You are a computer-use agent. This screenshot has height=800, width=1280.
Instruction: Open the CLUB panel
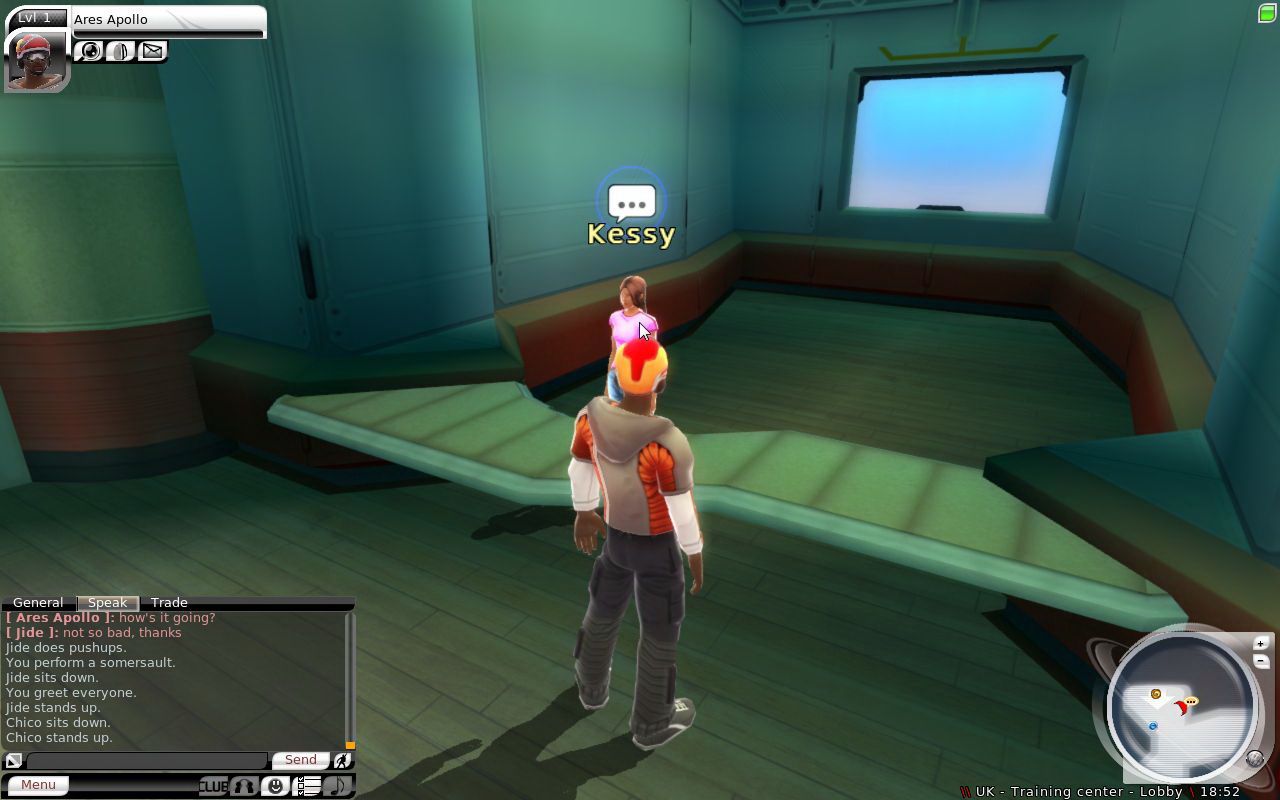(213, 786)
